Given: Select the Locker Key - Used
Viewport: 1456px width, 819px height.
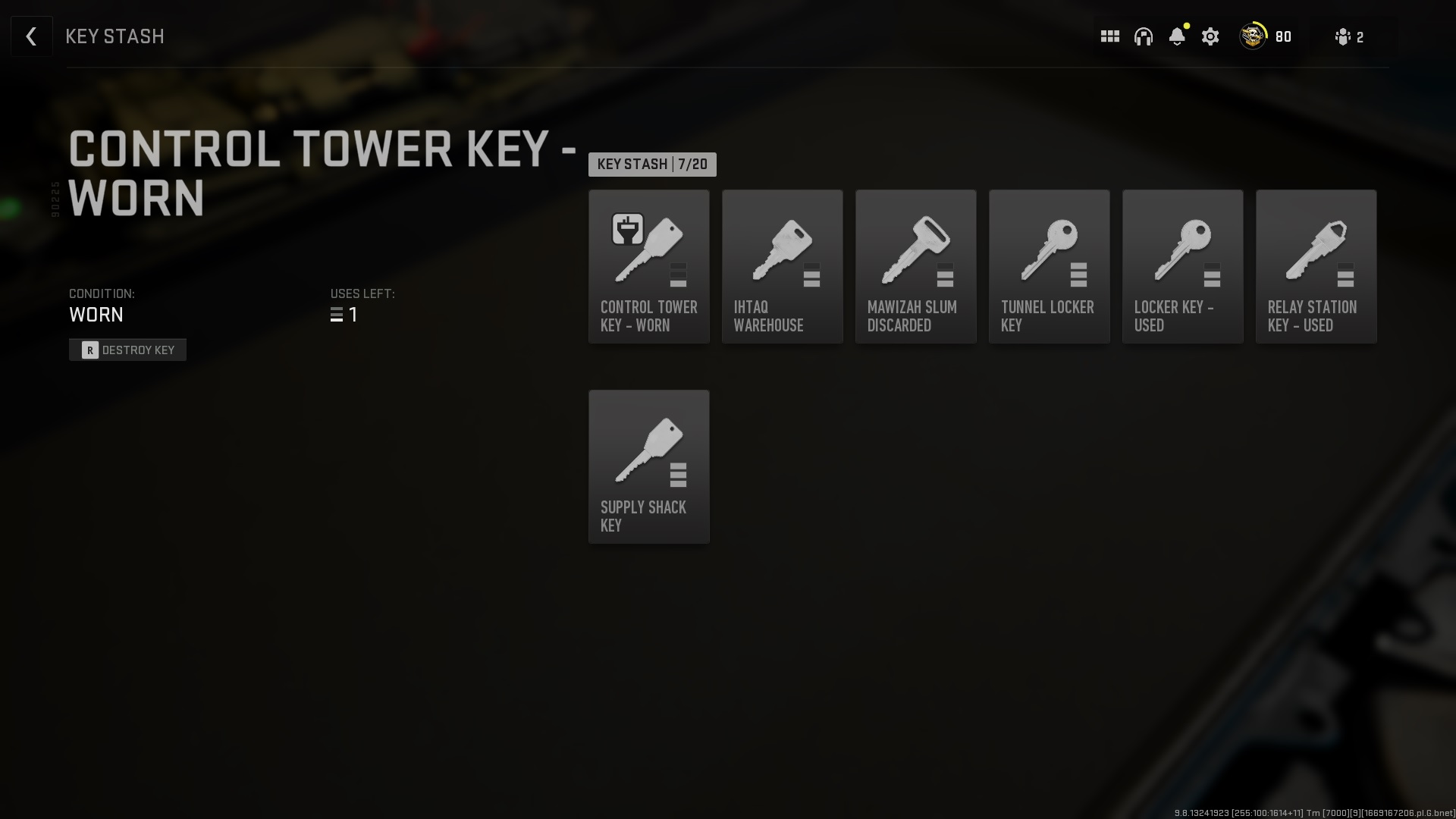Looking at the screenshot, I should (1182, 265).
